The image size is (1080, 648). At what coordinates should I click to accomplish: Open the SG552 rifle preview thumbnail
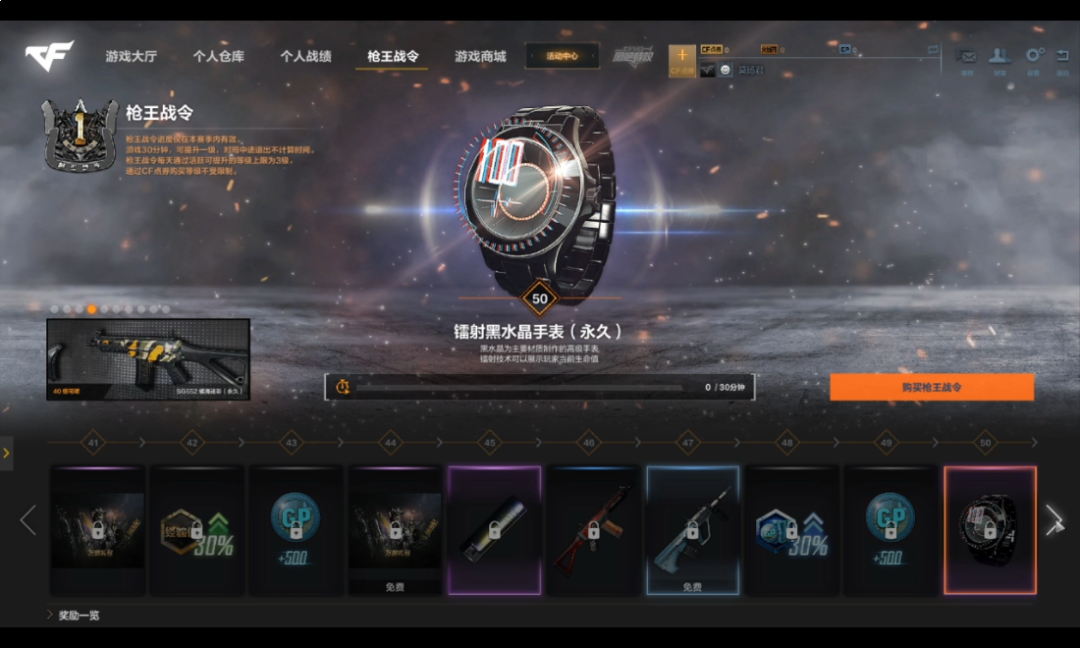point(148,359)
